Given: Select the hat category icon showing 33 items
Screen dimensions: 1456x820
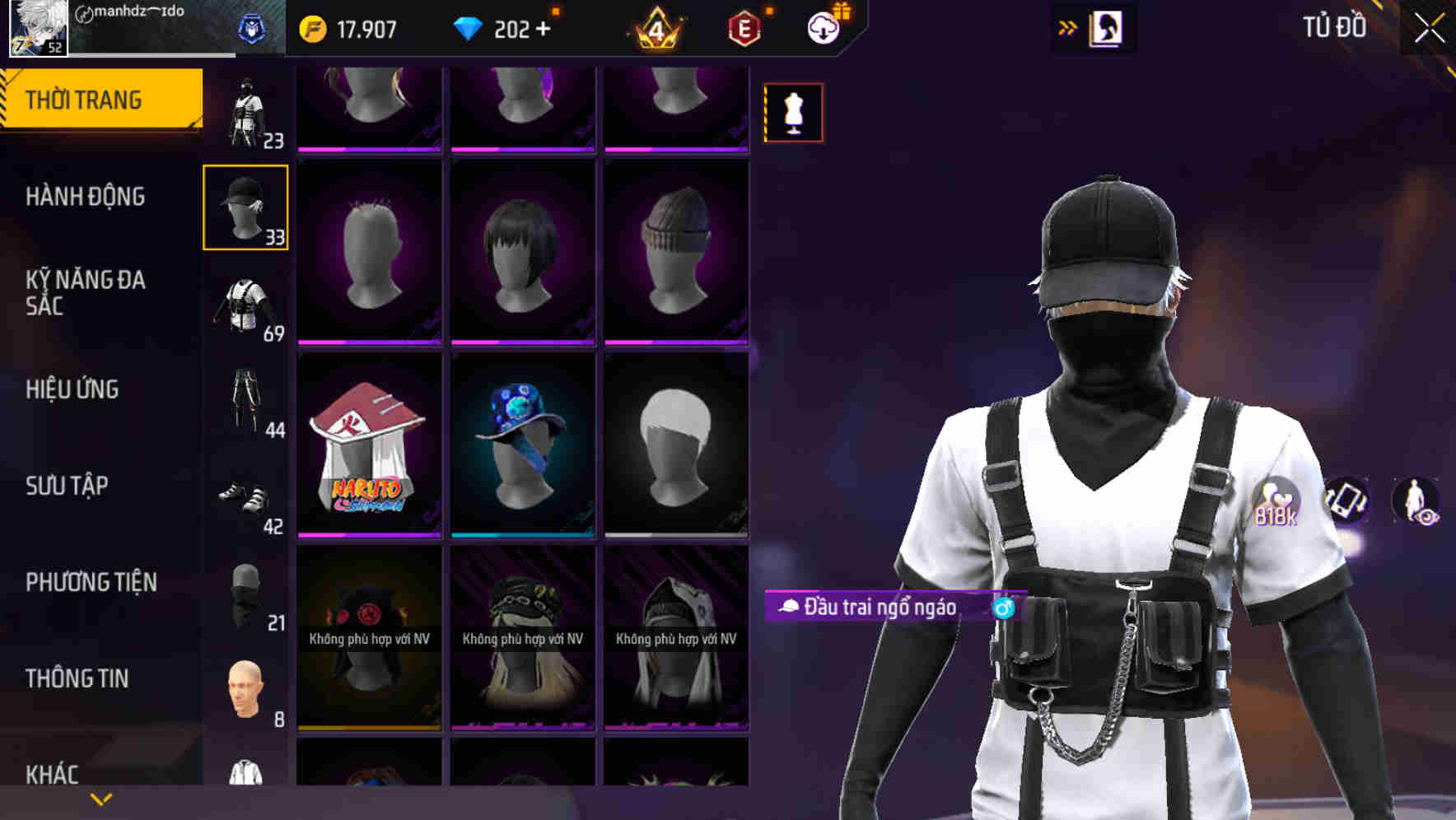Looking at the screenshot, I should coord(245,206).
